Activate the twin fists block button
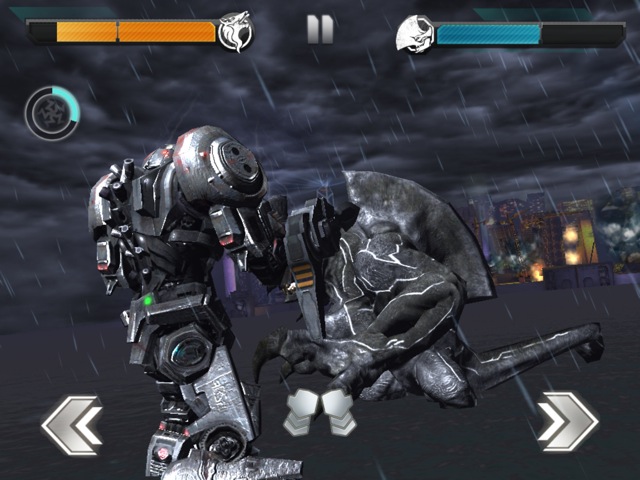Screen dimensions: 640x480 pyautogui.click(x=321, y=413)
